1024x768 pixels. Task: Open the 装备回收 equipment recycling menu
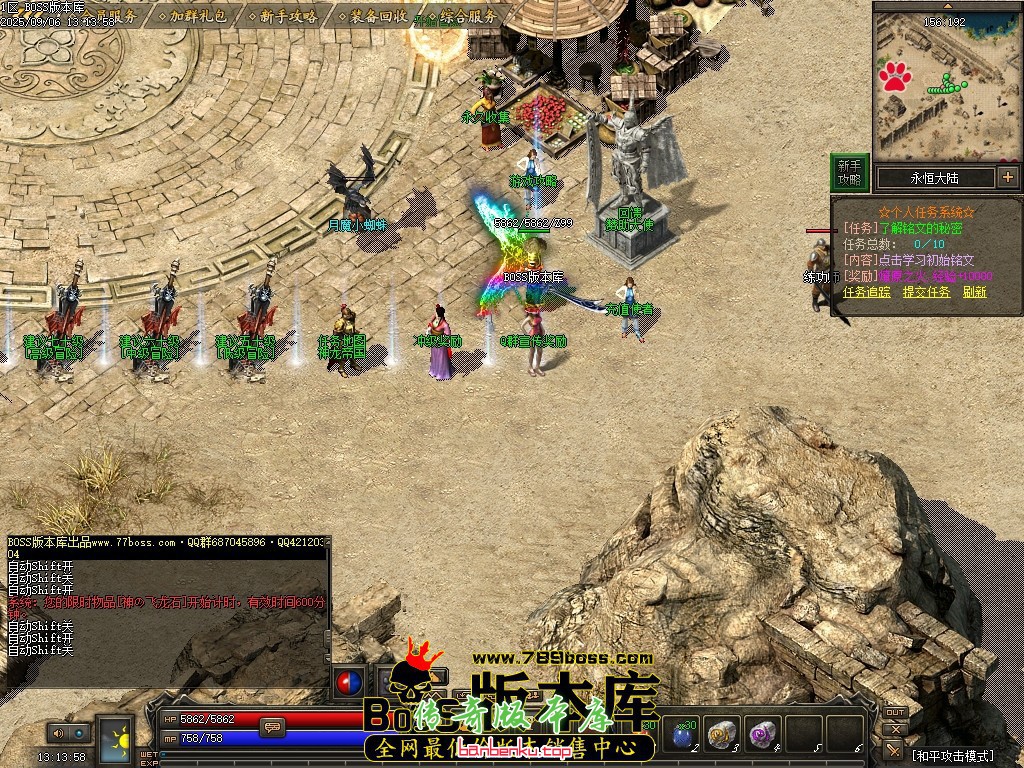(377, 16)
